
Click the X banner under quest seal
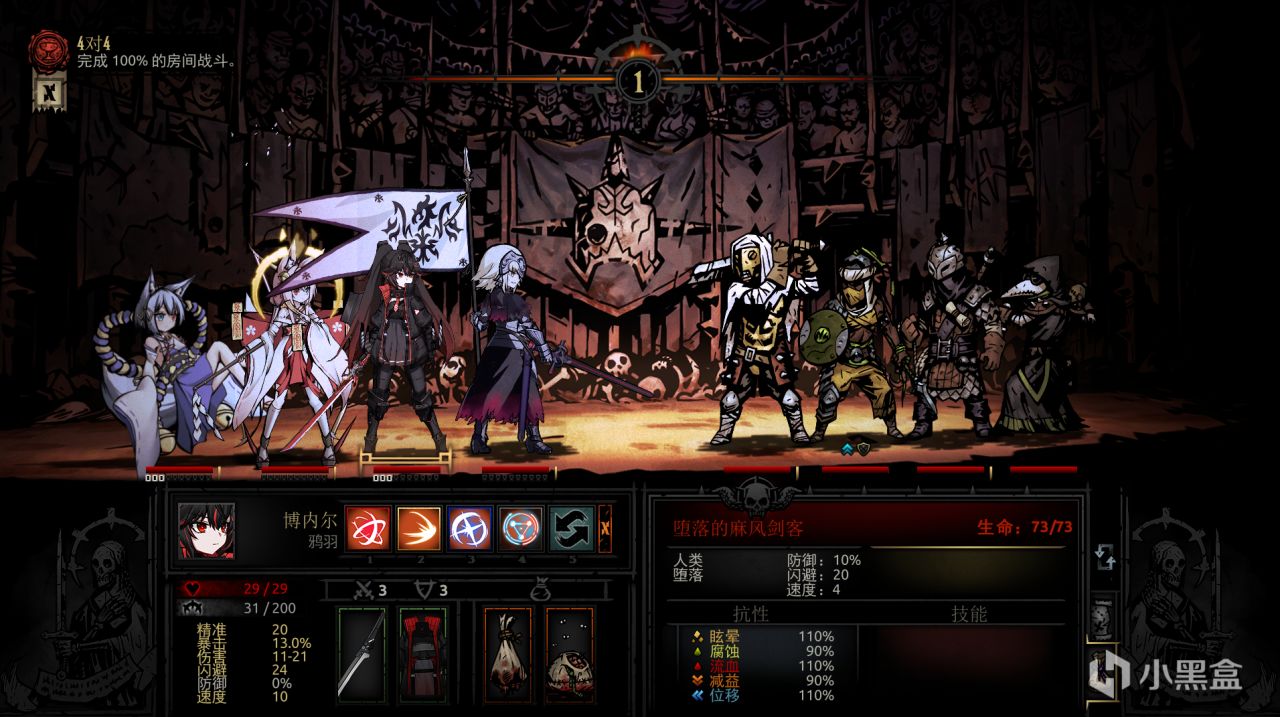pyautogui.click(x=48, y=94)
